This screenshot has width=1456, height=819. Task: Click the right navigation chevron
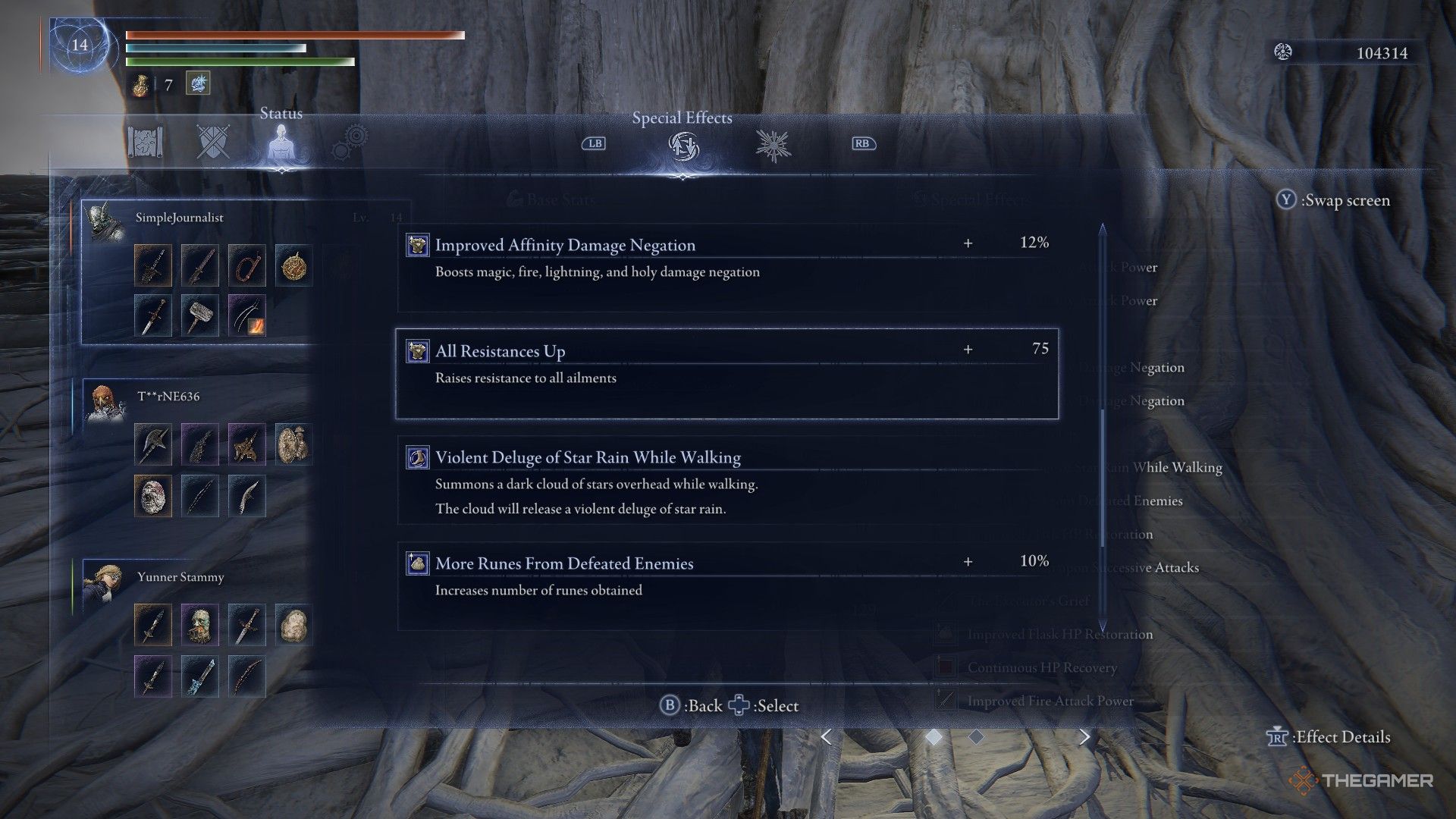[x=1086, y=736]
